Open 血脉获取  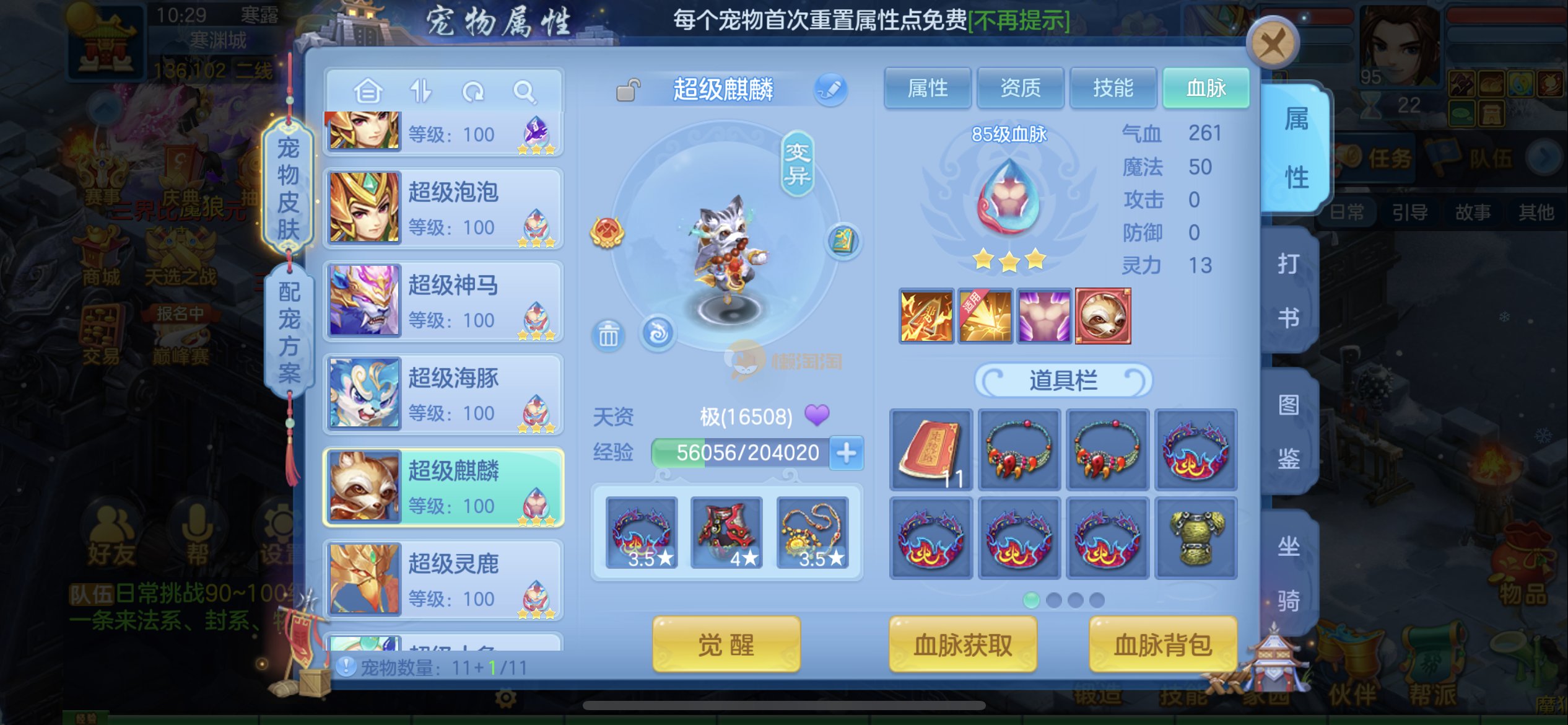pyautogui.click(x=962, y=644)
